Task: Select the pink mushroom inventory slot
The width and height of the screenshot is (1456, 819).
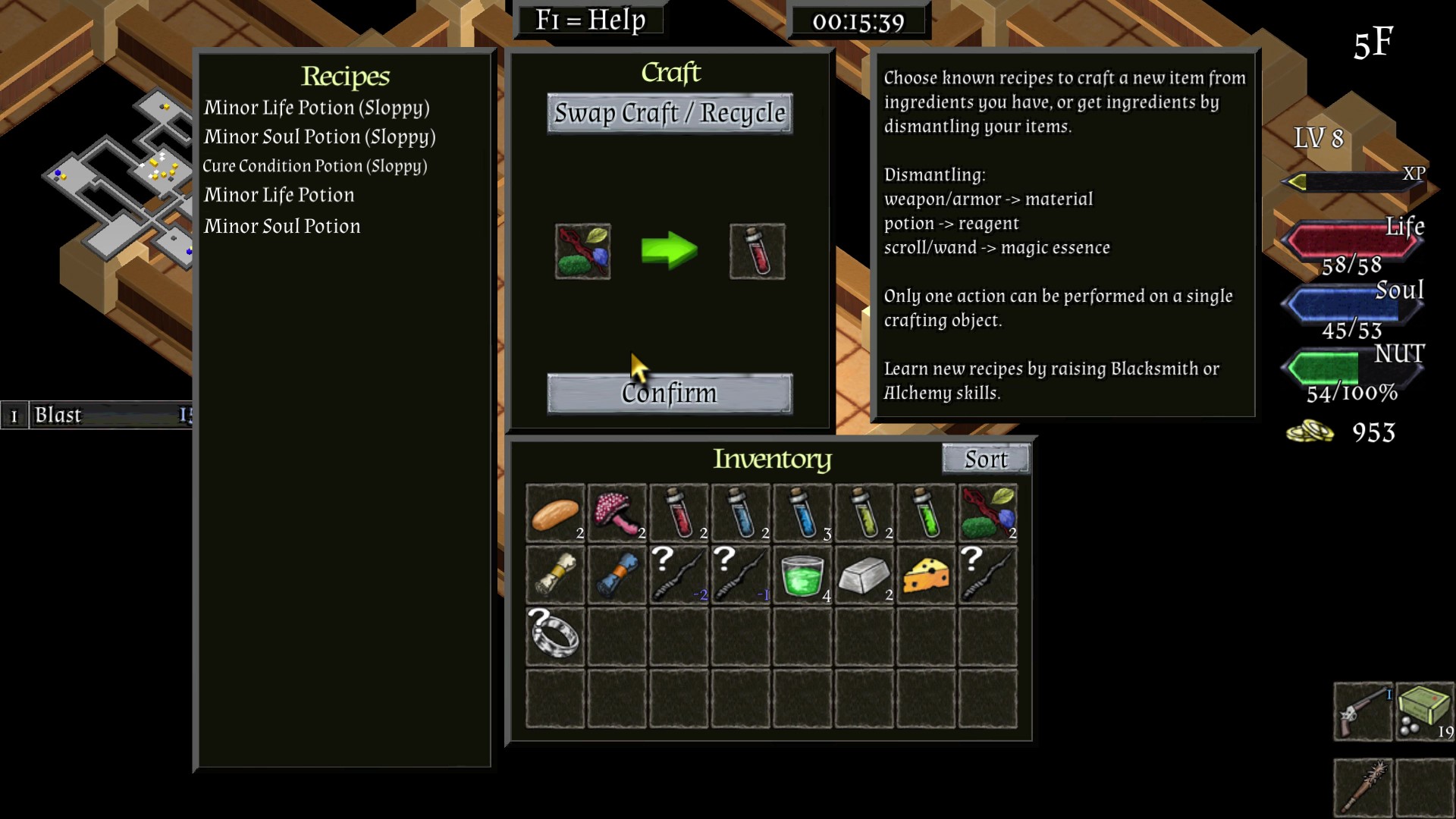Action: coord(617,513)
